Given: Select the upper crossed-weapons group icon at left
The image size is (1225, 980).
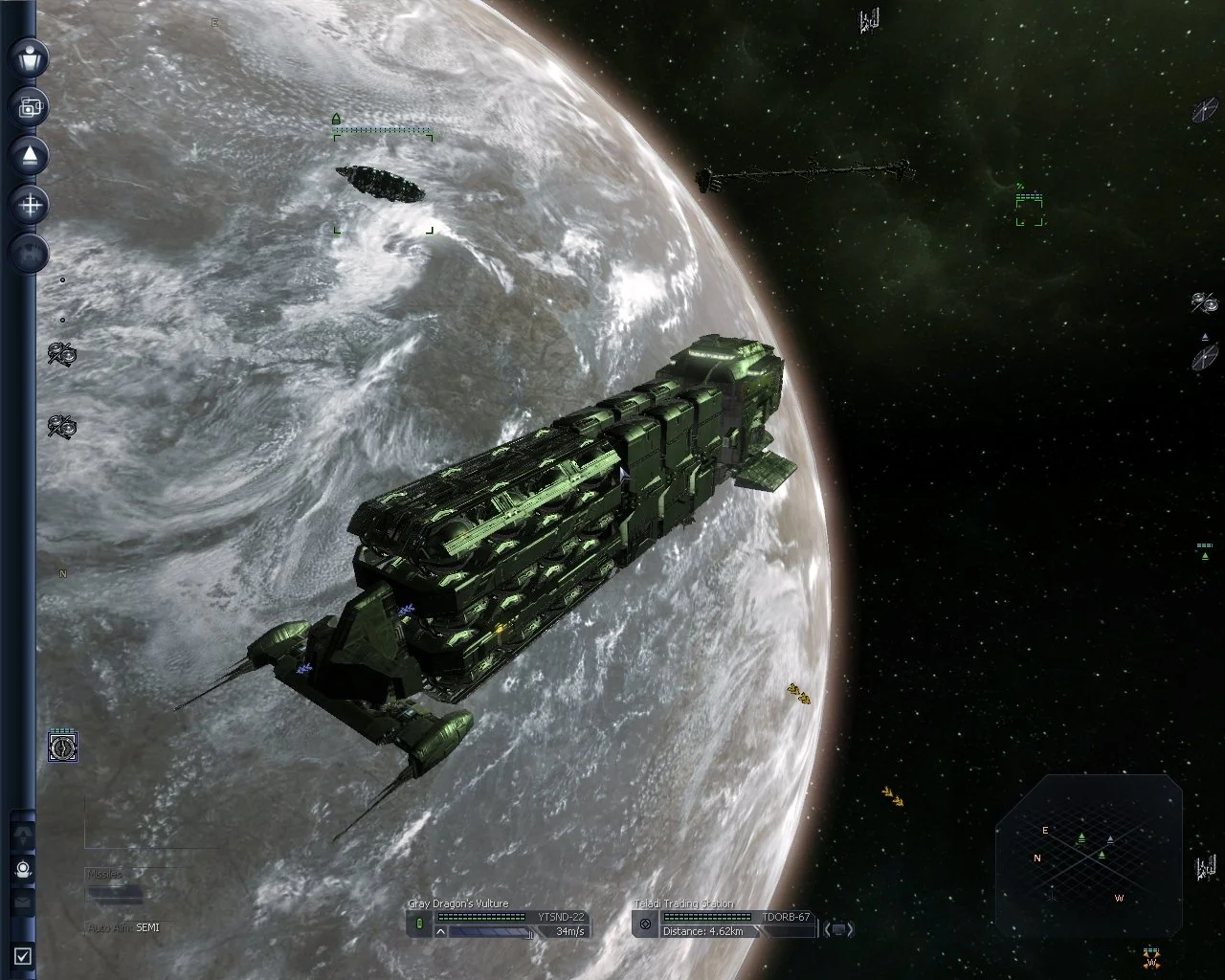Looking at the screenshot, I should [62, 356].
